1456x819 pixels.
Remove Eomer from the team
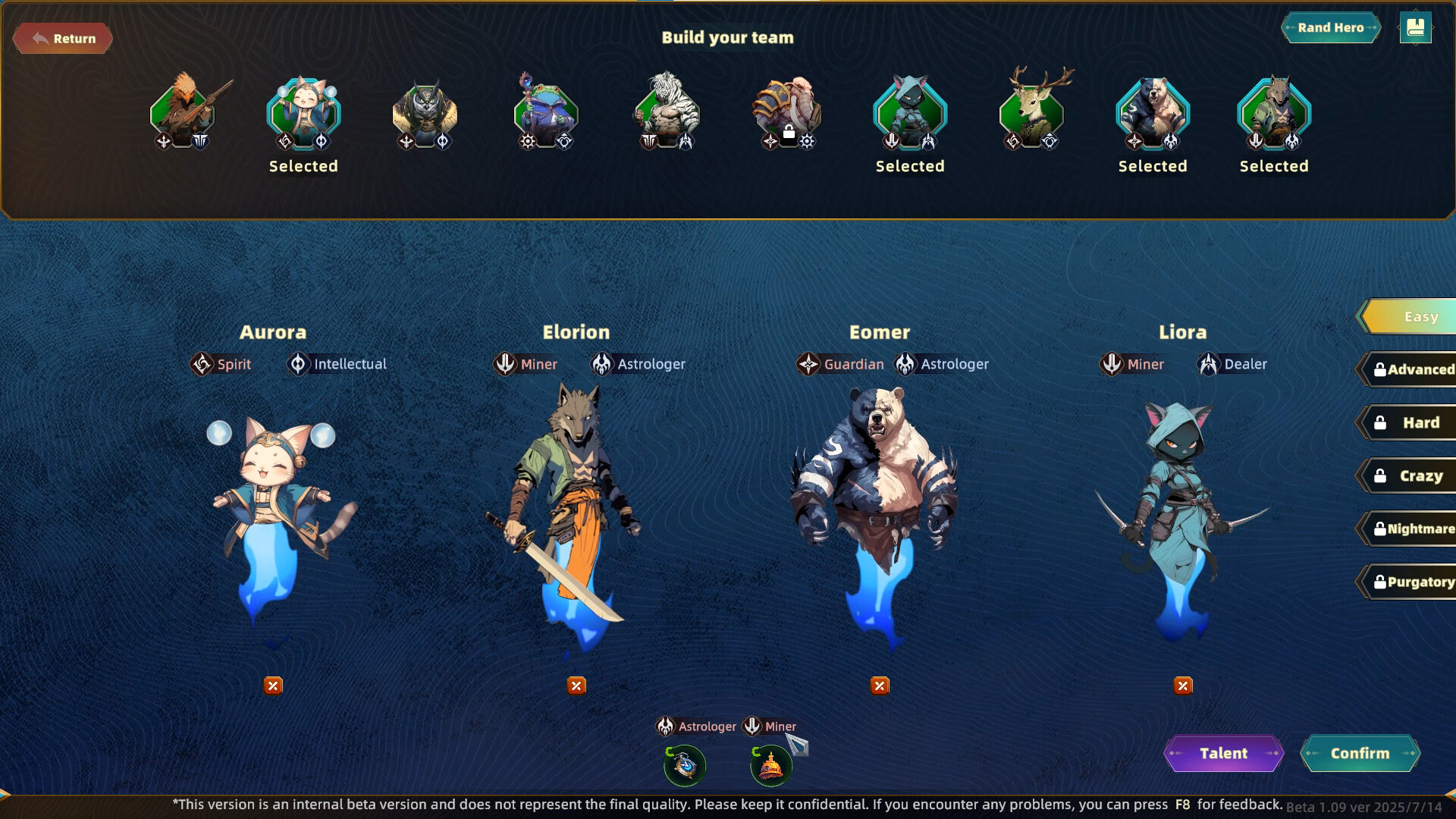pyautogui.click(x=880, y=686)
